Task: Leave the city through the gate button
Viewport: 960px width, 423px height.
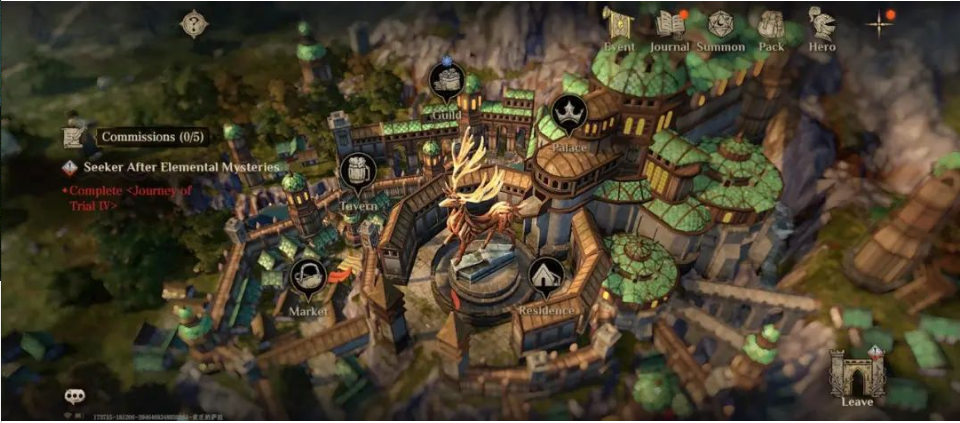Action: click(857, 375)
